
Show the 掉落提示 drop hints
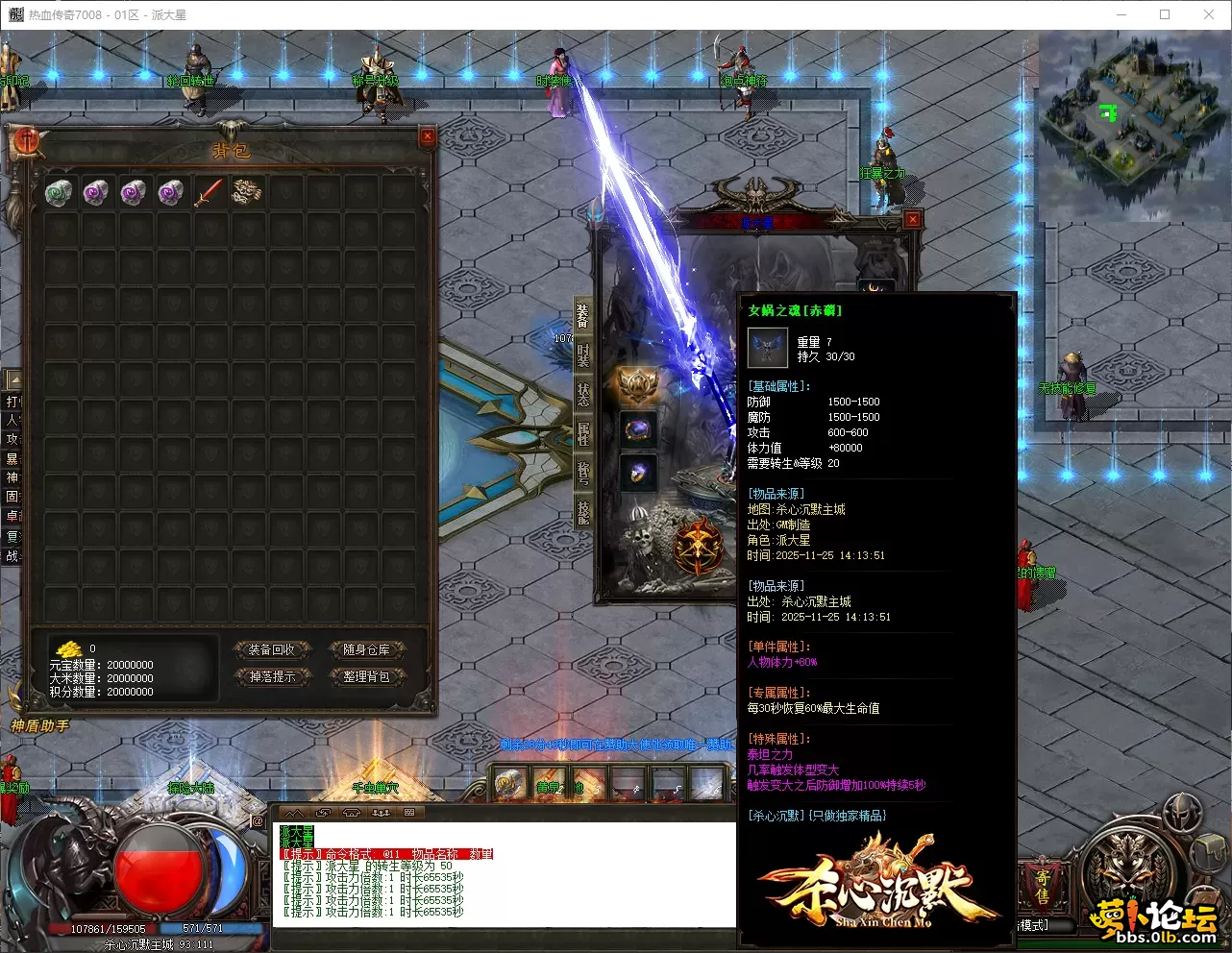click(272, 677)
